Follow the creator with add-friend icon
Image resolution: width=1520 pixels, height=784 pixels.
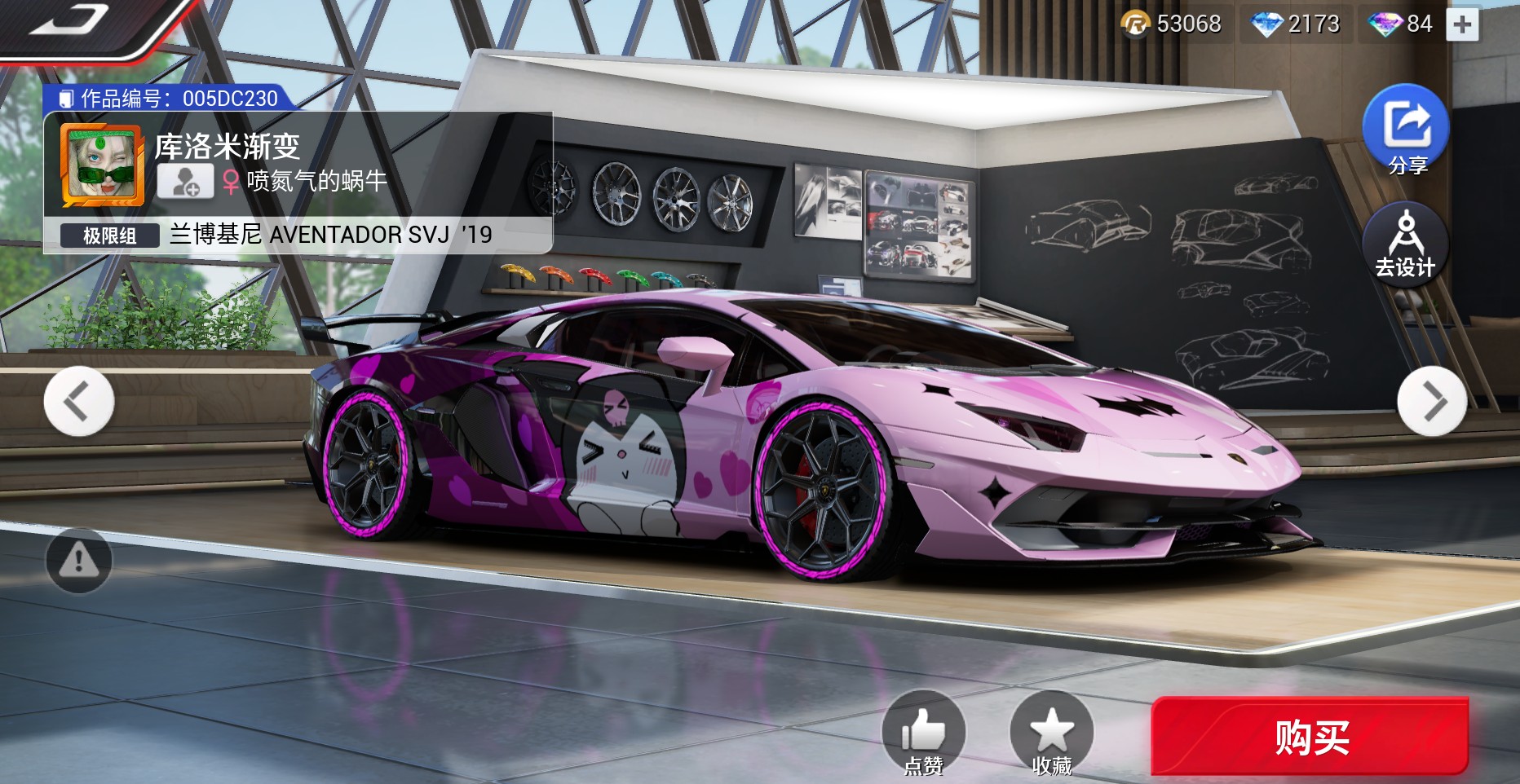pyautogui.click(x=185, y=181)
